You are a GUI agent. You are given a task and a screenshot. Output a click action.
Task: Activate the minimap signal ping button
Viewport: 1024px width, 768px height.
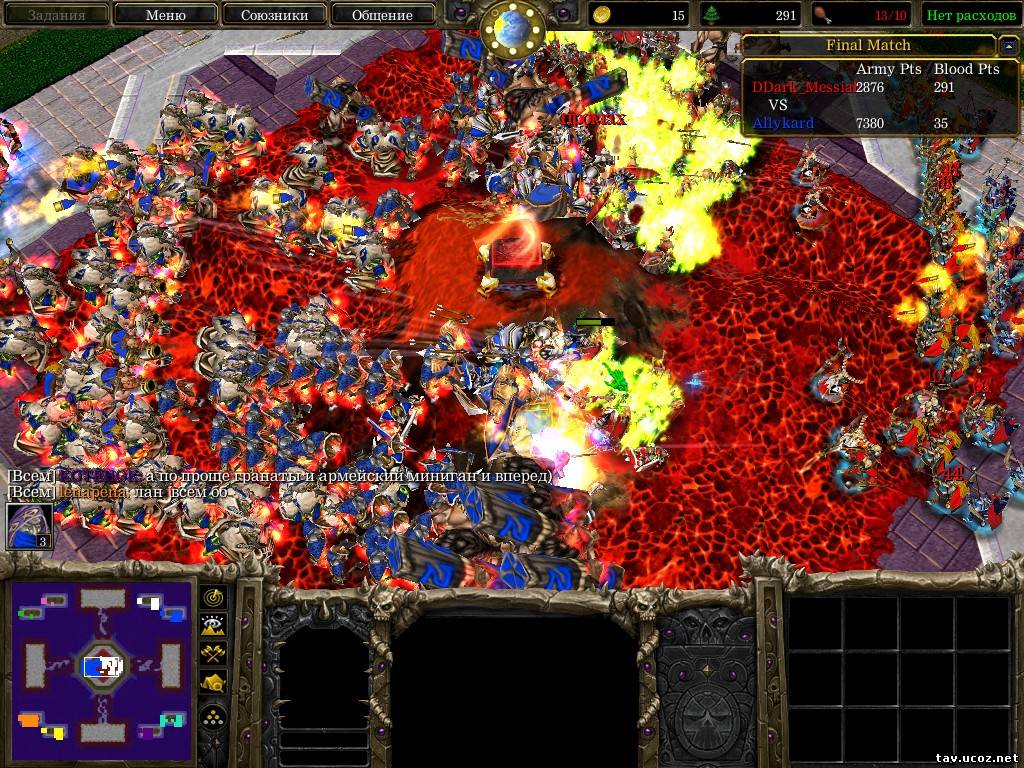coord(214,597)
